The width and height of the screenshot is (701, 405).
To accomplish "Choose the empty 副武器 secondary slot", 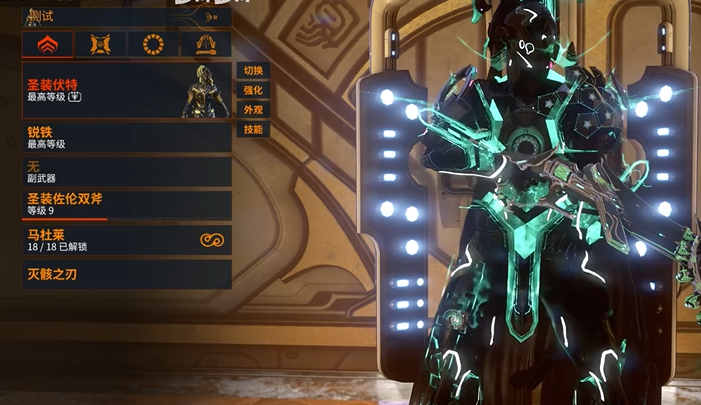I will coord(126,172).
